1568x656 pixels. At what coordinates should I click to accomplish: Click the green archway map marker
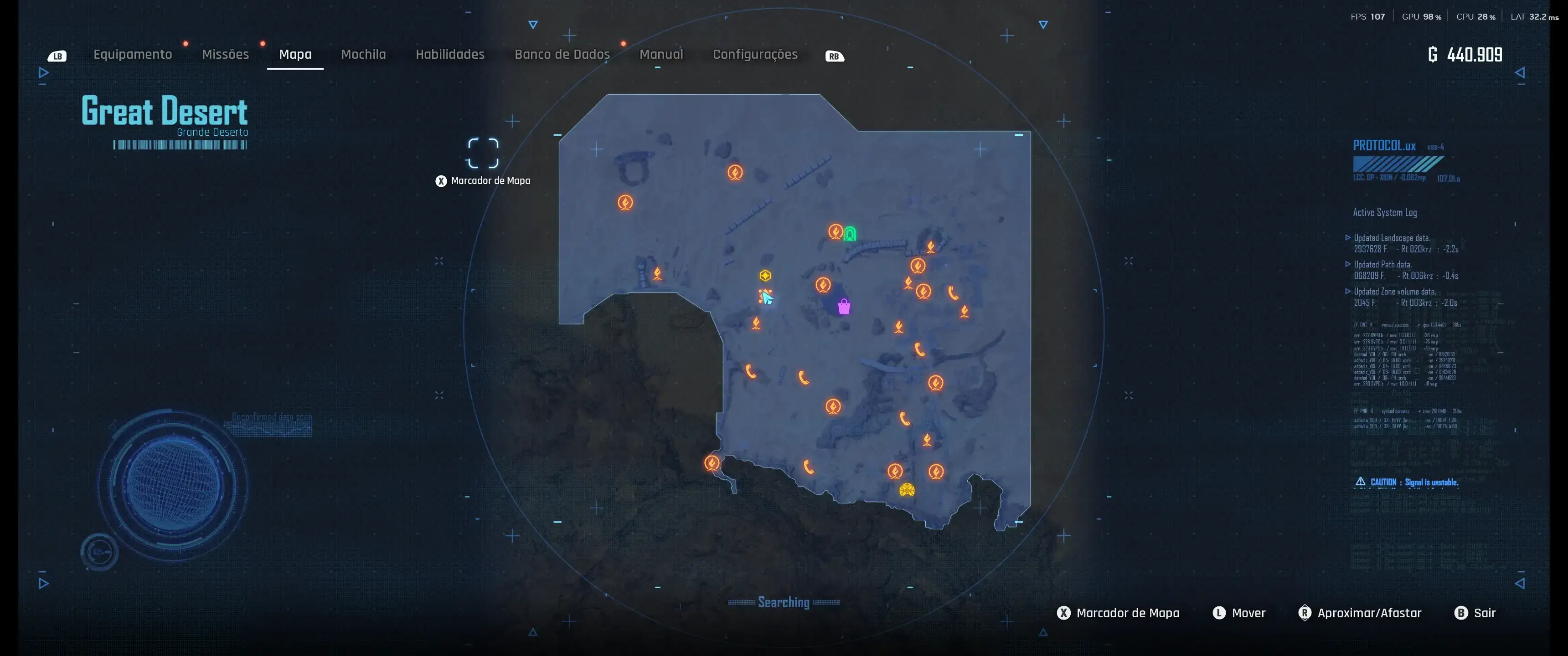(850, 234)
